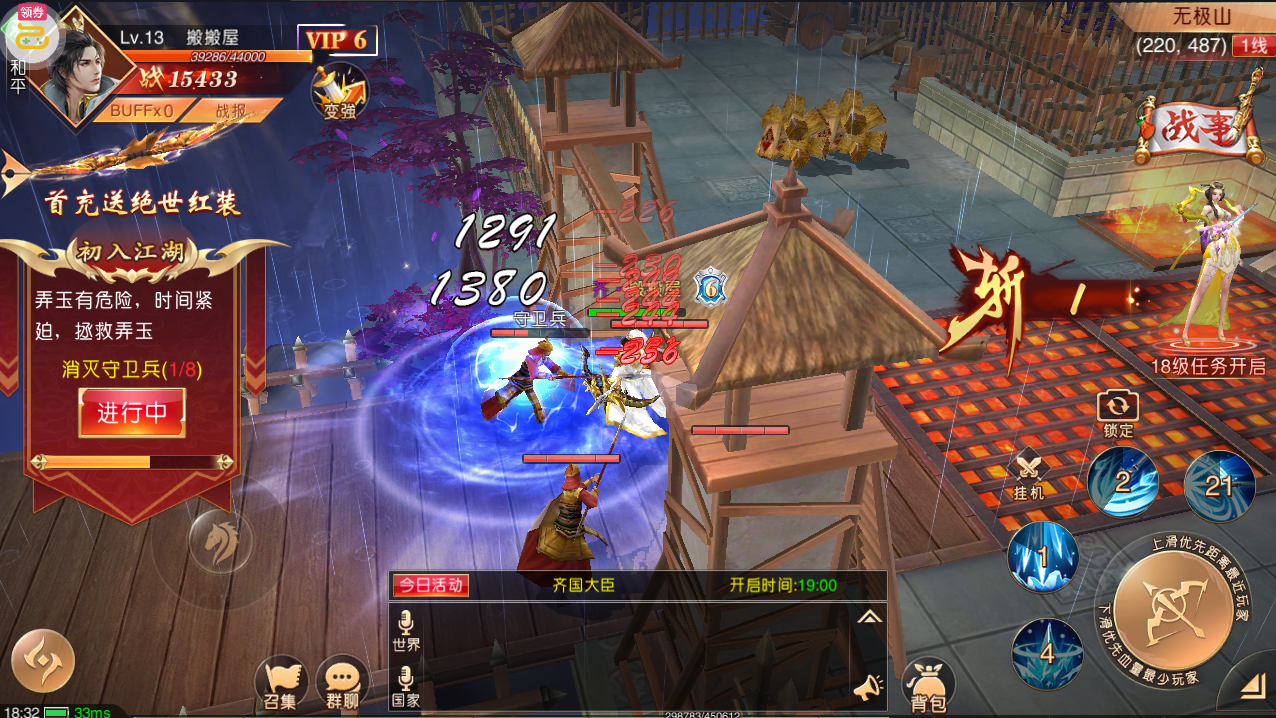Expand the chat panel with up arrow
This screenshot has width=1276, height=718.
(869, 617)
